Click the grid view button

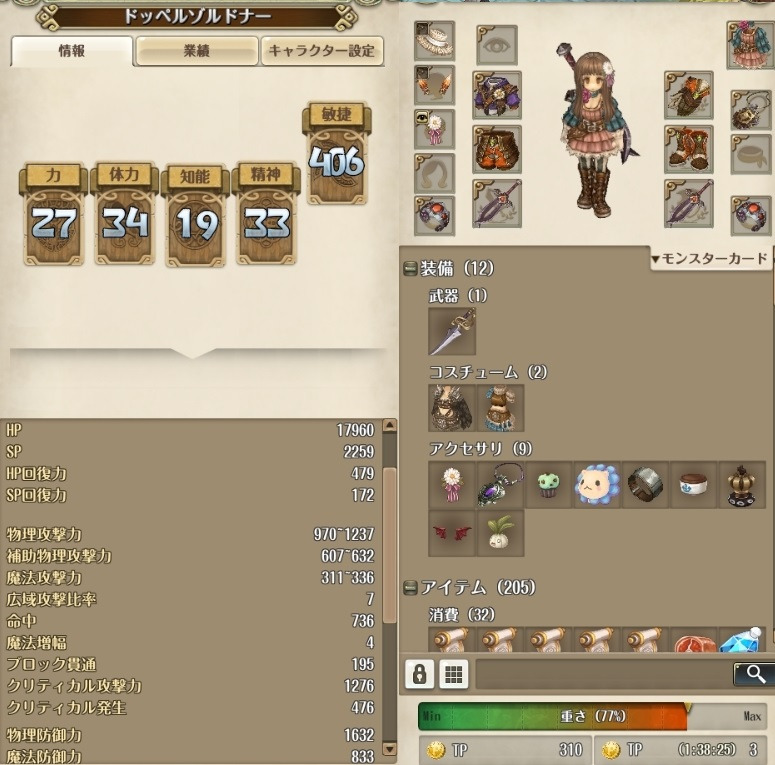click(x=453, y=674)
